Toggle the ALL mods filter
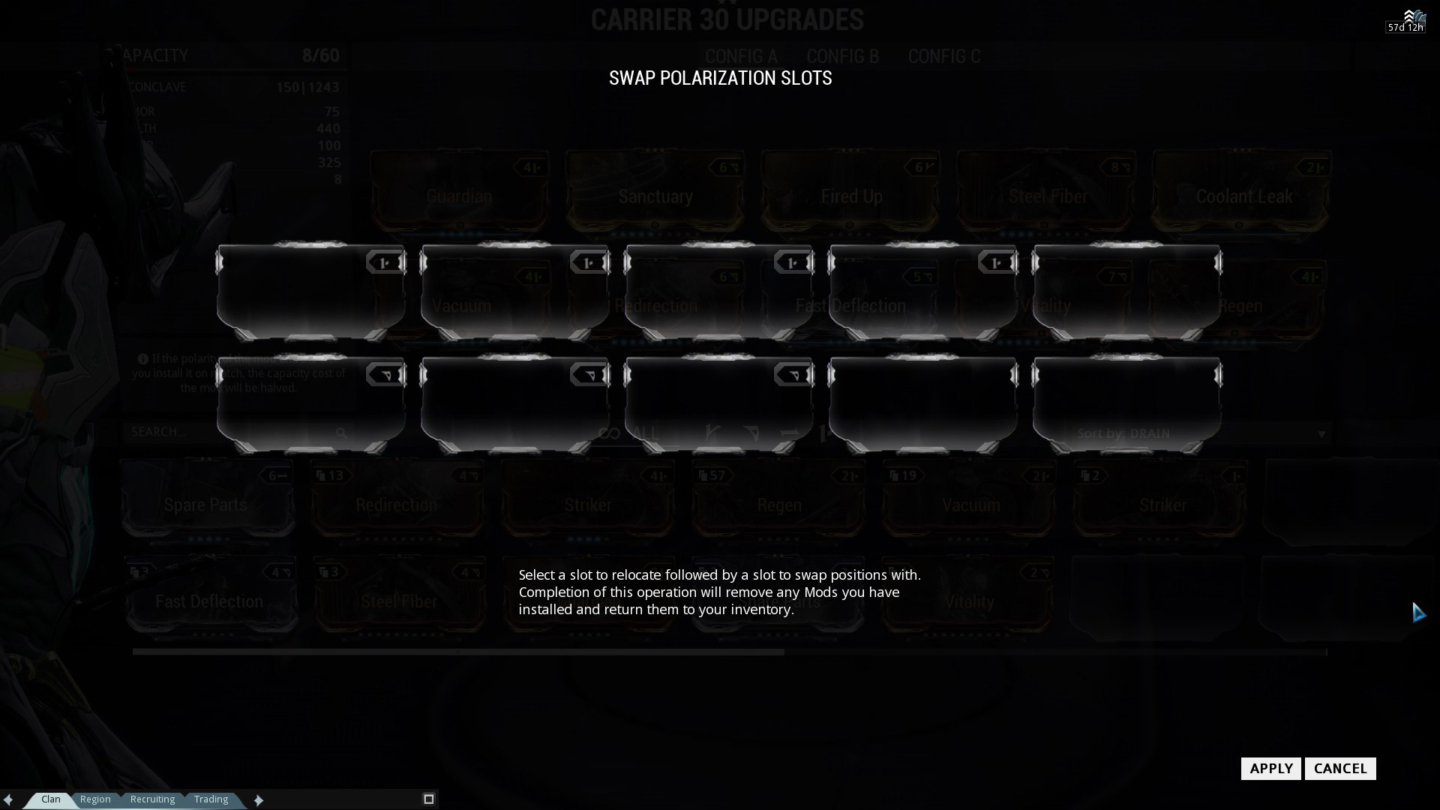The image size is (1440, 810). point(645,432)
